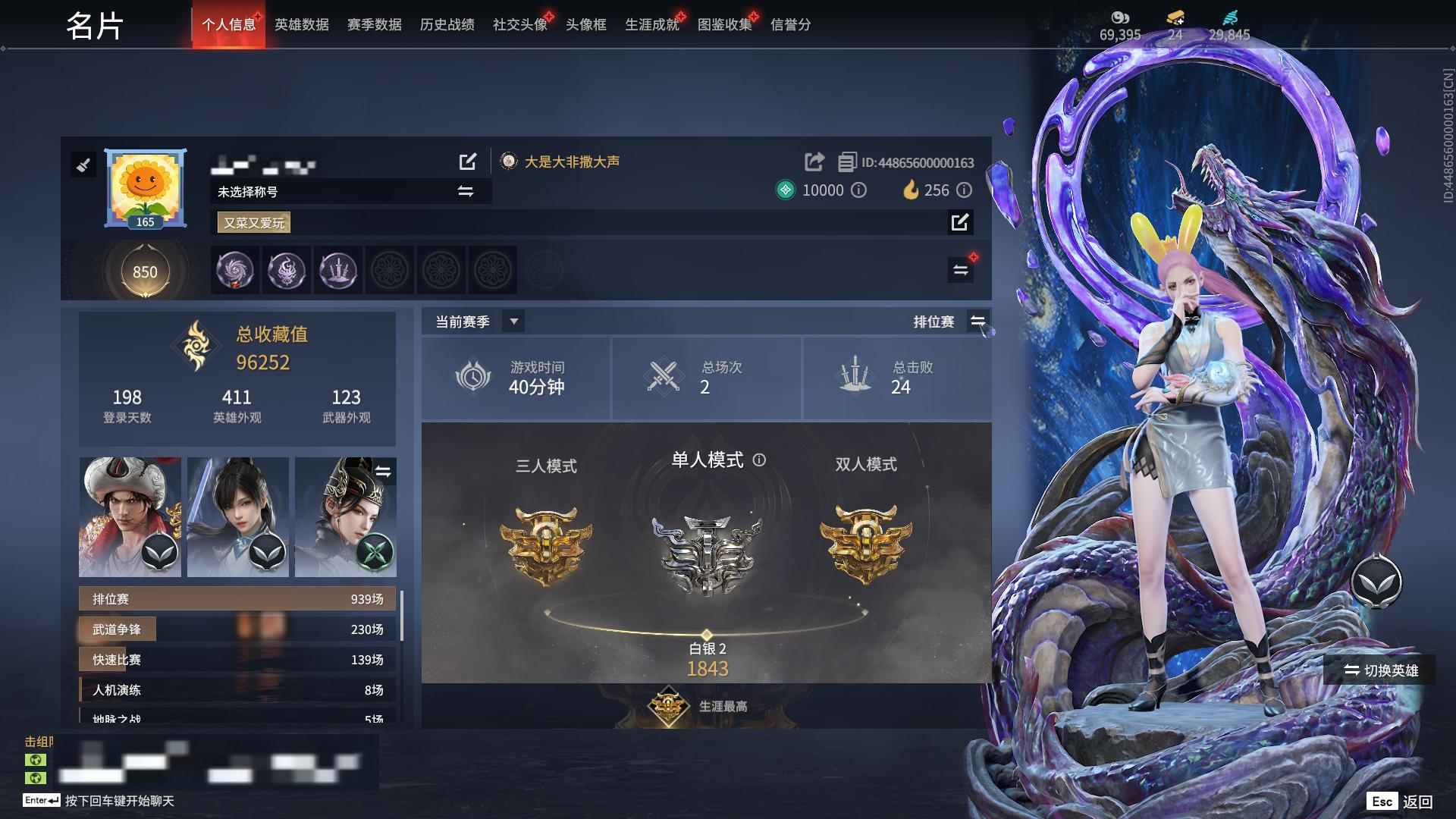Toggle the green X mark under the third hero

tap(377, 553)
